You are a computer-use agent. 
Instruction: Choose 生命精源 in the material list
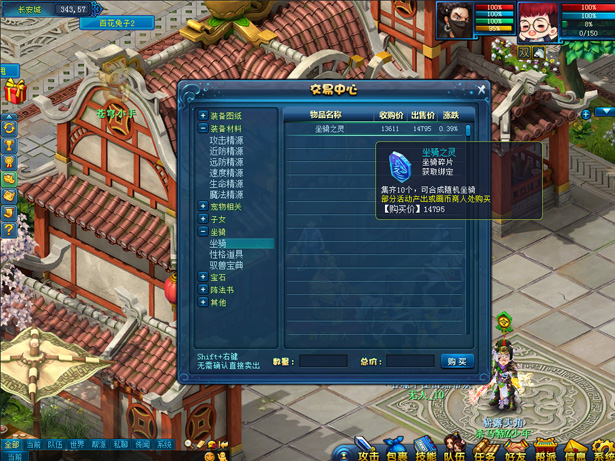pyautogui.click(x=226, y=184)
